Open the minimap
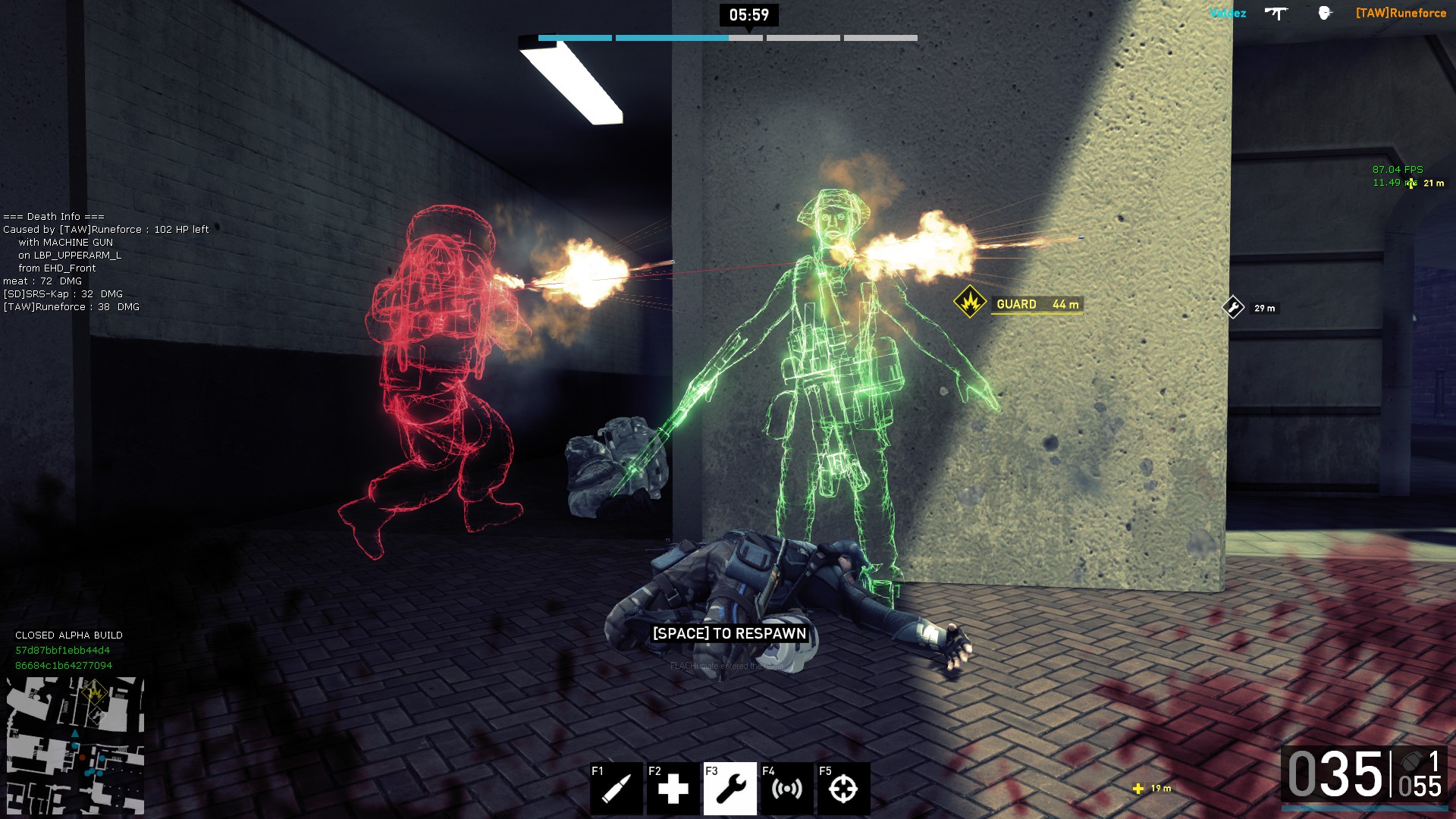Viewport: 1456px width, 819px height. pyautogui.click(x=75, y=745)
